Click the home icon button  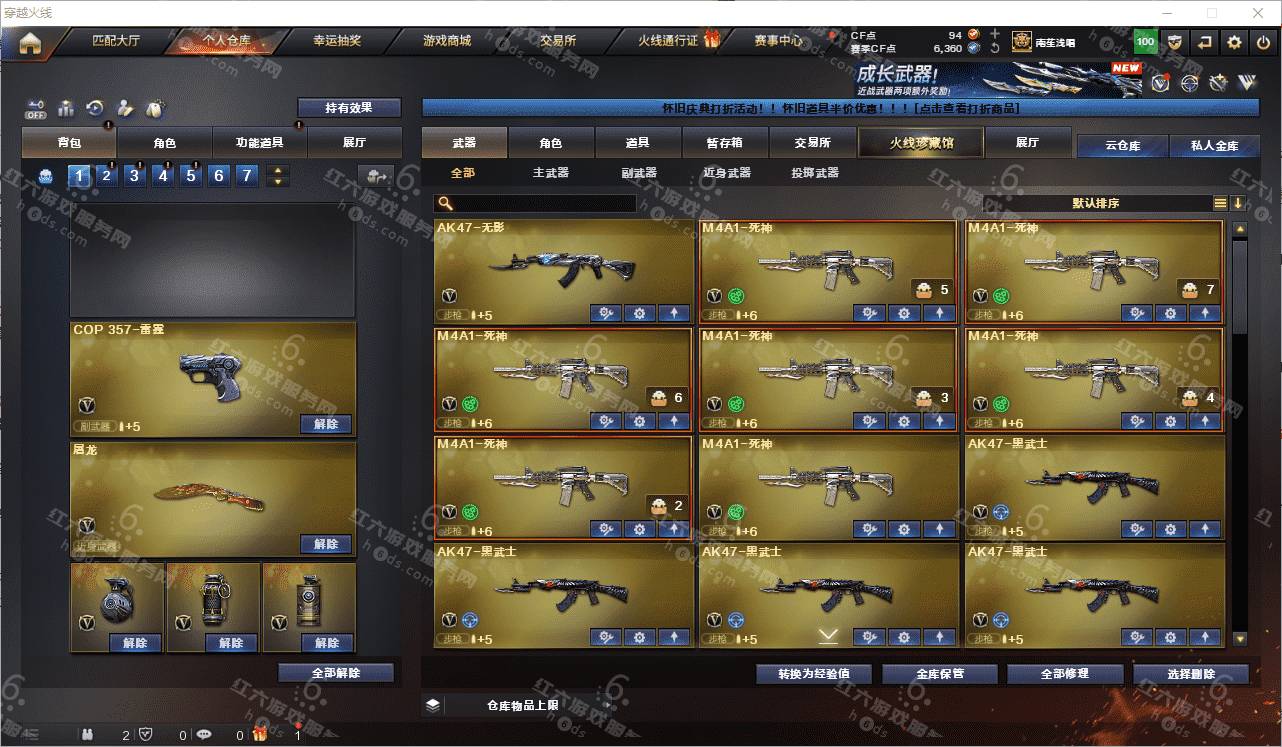(x=30, y=43)
